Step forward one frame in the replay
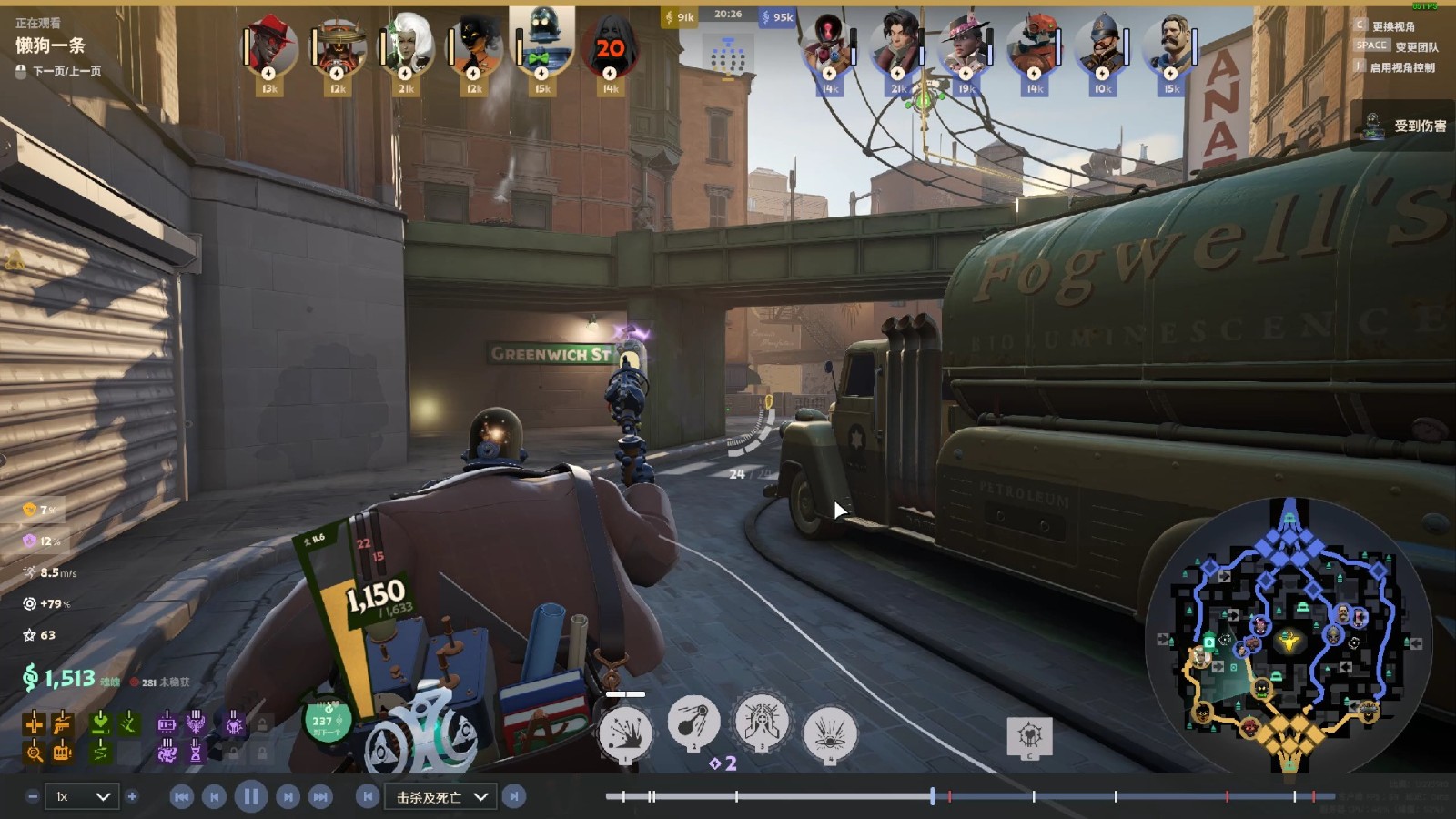1456x819 pixels. [288, 797]
